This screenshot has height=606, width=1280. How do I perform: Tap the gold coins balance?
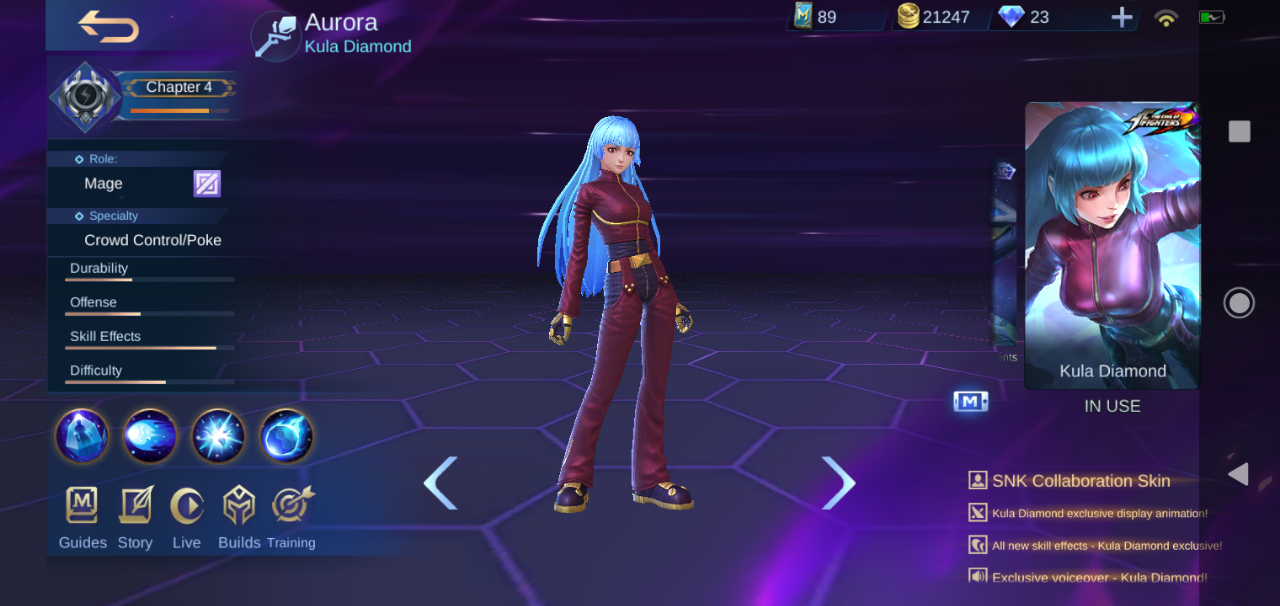point(934,17)
